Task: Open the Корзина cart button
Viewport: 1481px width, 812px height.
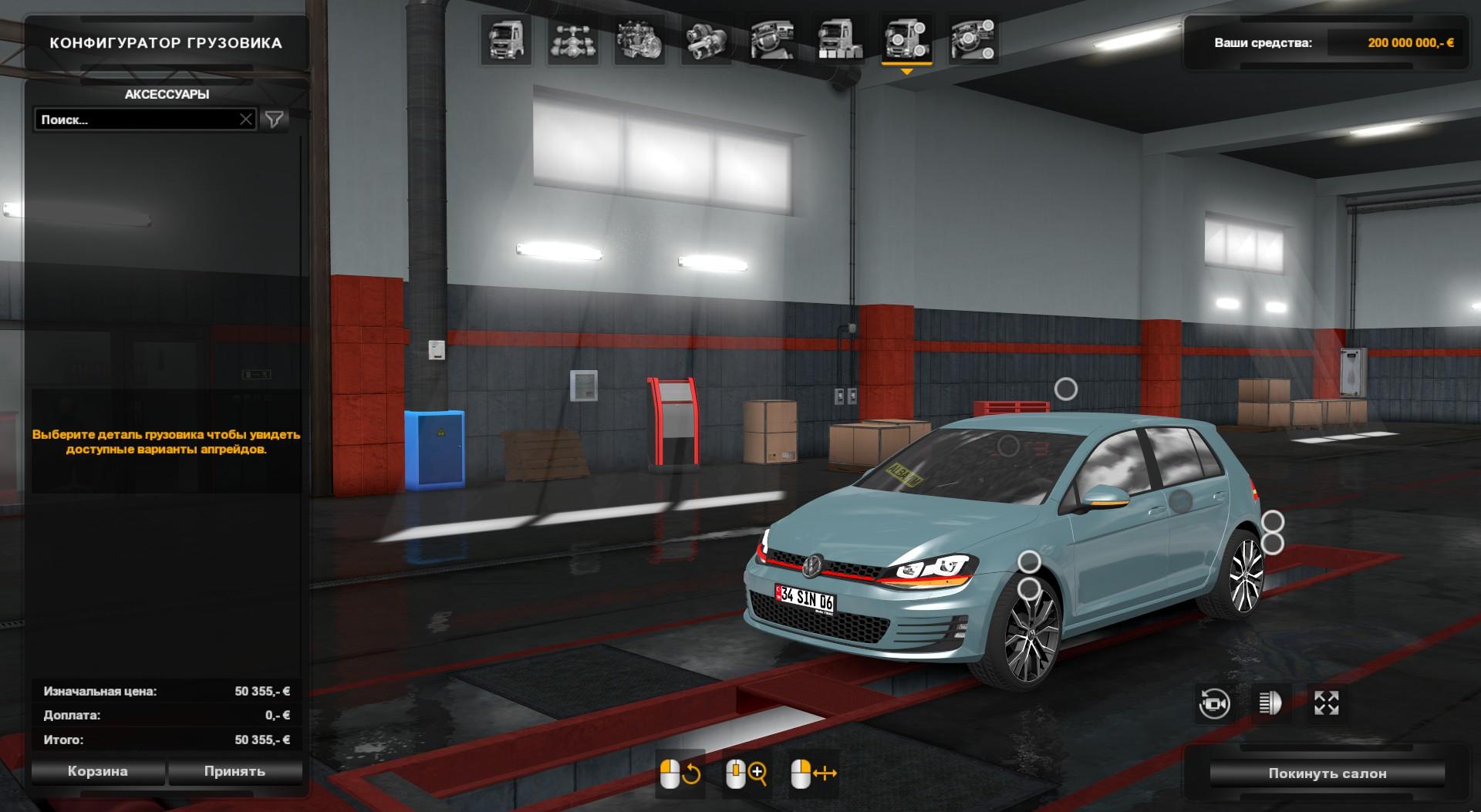Action: point(98,771)
